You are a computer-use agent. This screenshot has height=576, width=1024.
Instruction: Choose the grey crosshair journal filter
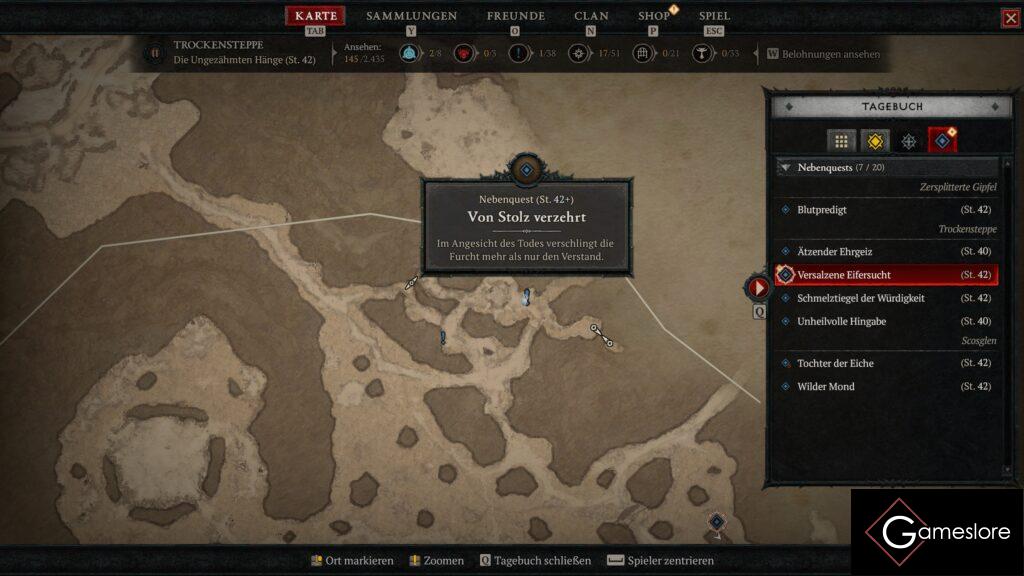(909, 141)
